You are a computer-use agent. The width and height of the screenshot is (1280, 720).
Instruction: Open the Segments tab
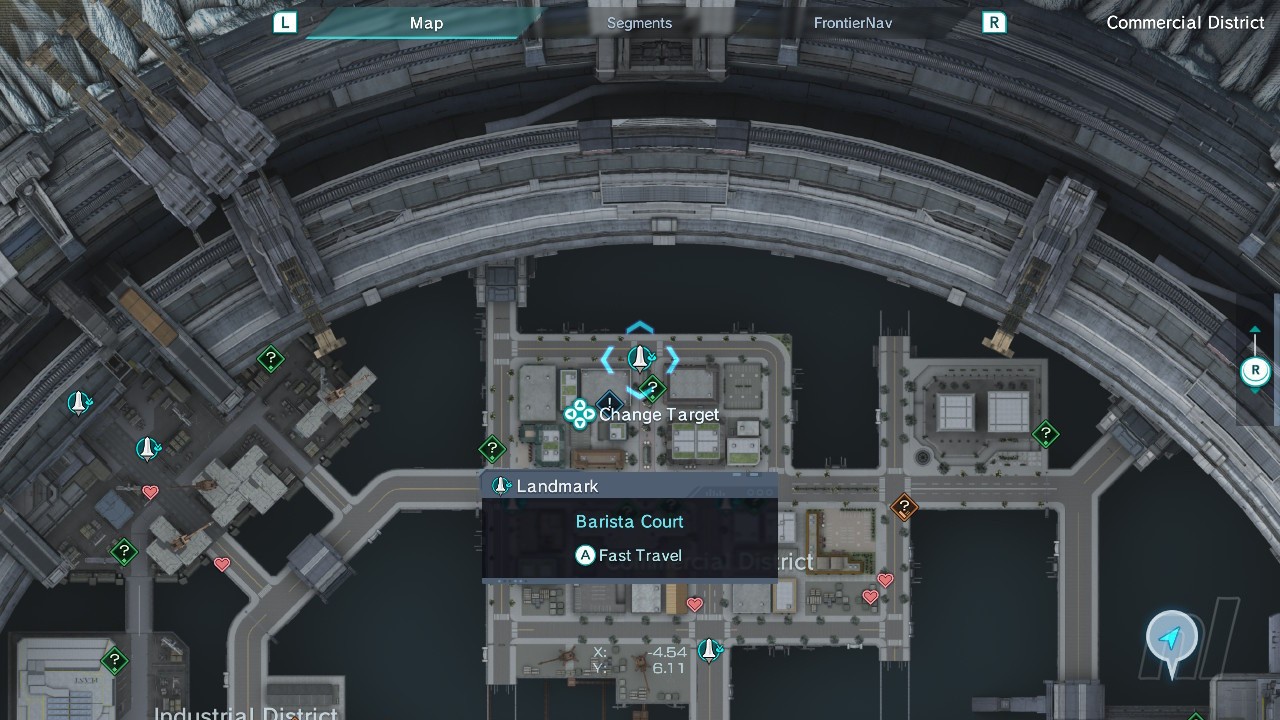click(639, 23)
